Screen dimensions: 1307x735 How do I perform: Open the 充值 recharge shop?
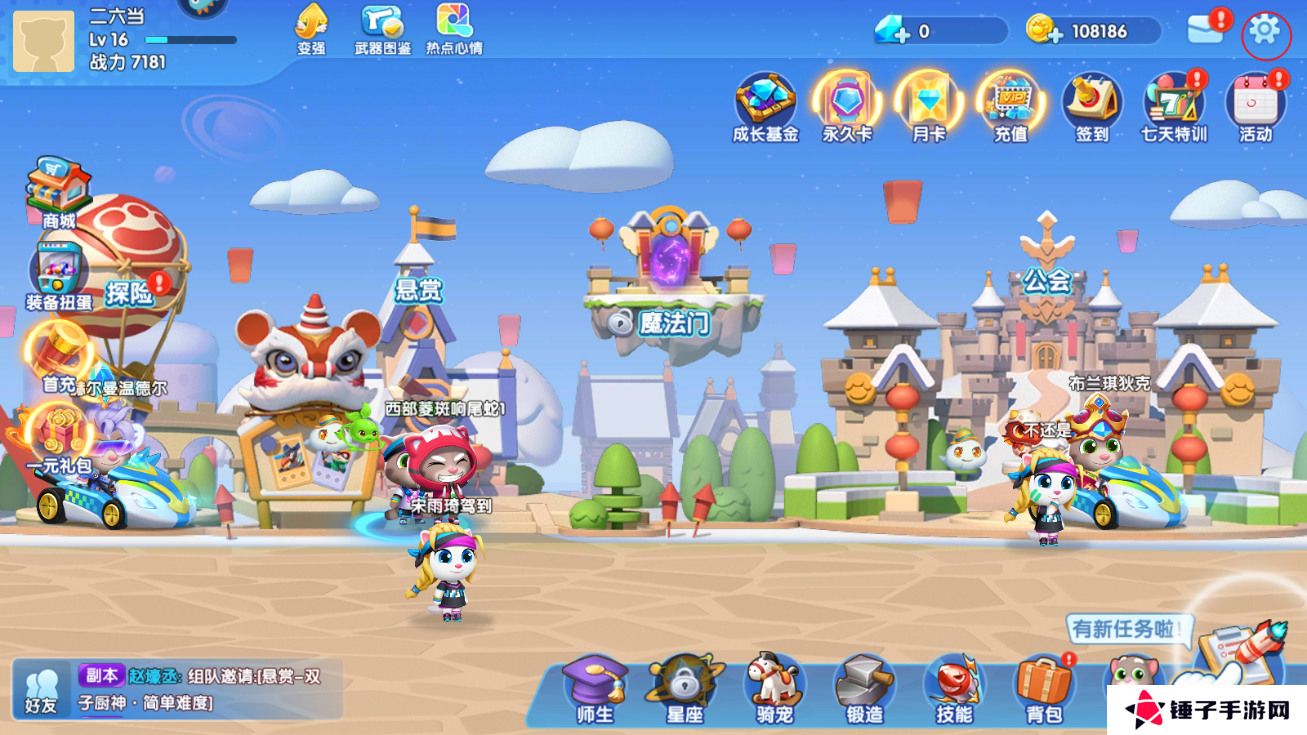1010,103
